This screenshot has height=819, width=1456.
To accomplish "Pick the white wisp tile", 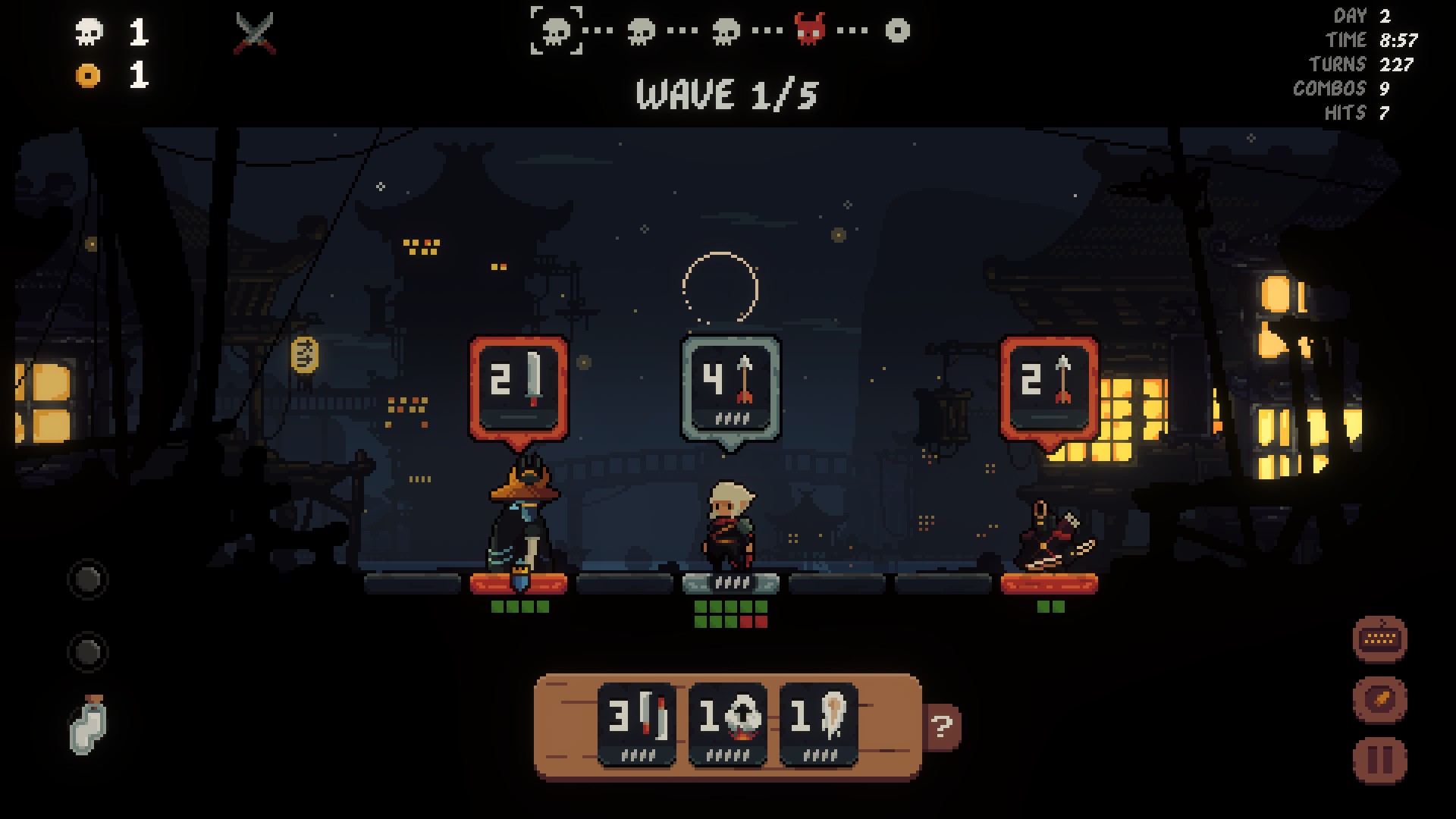I will pos(818,723).
